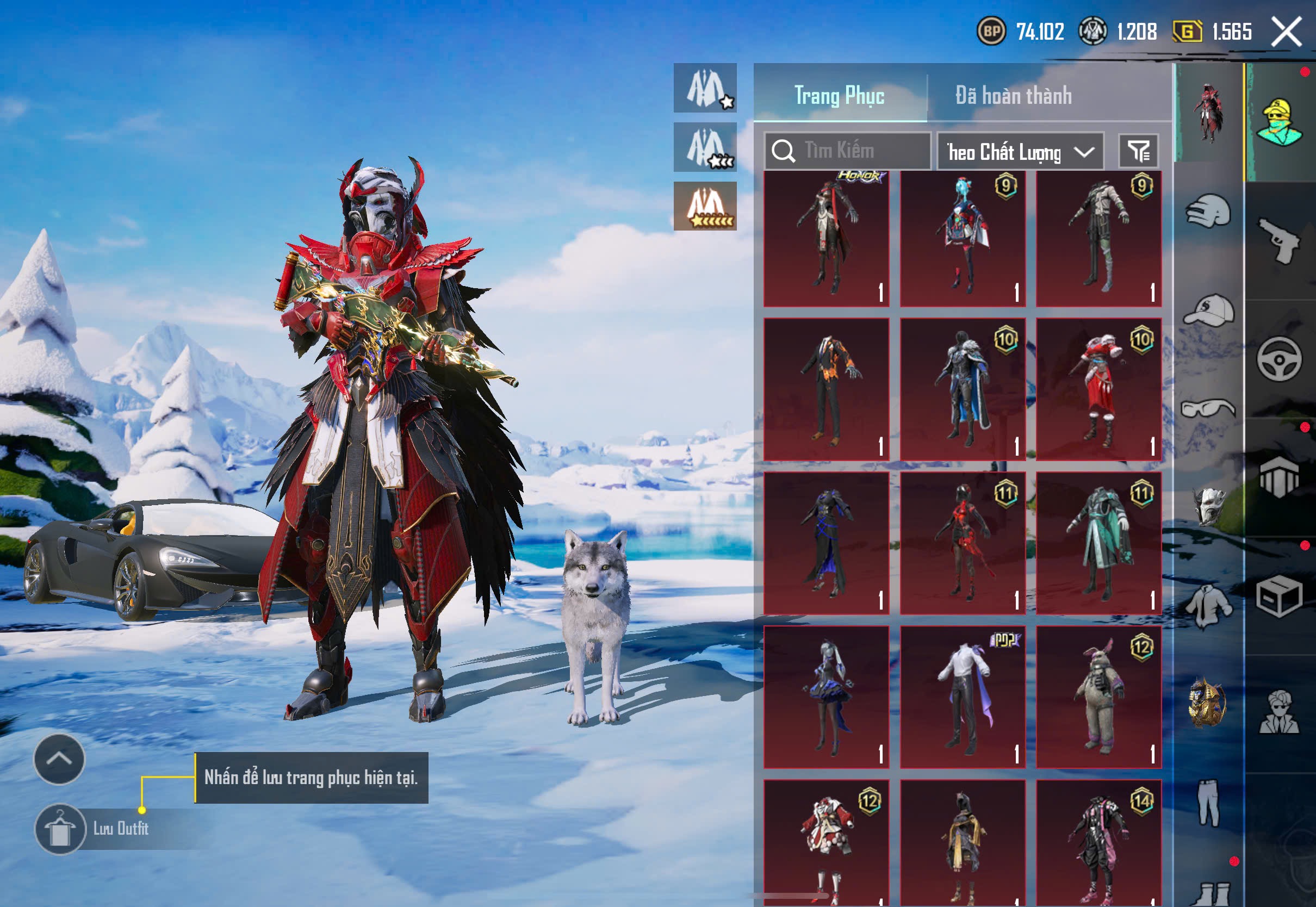Pick the teal robe outfit tile
The height and width of the screenshot is (907, 1316).
(1098, 543)
